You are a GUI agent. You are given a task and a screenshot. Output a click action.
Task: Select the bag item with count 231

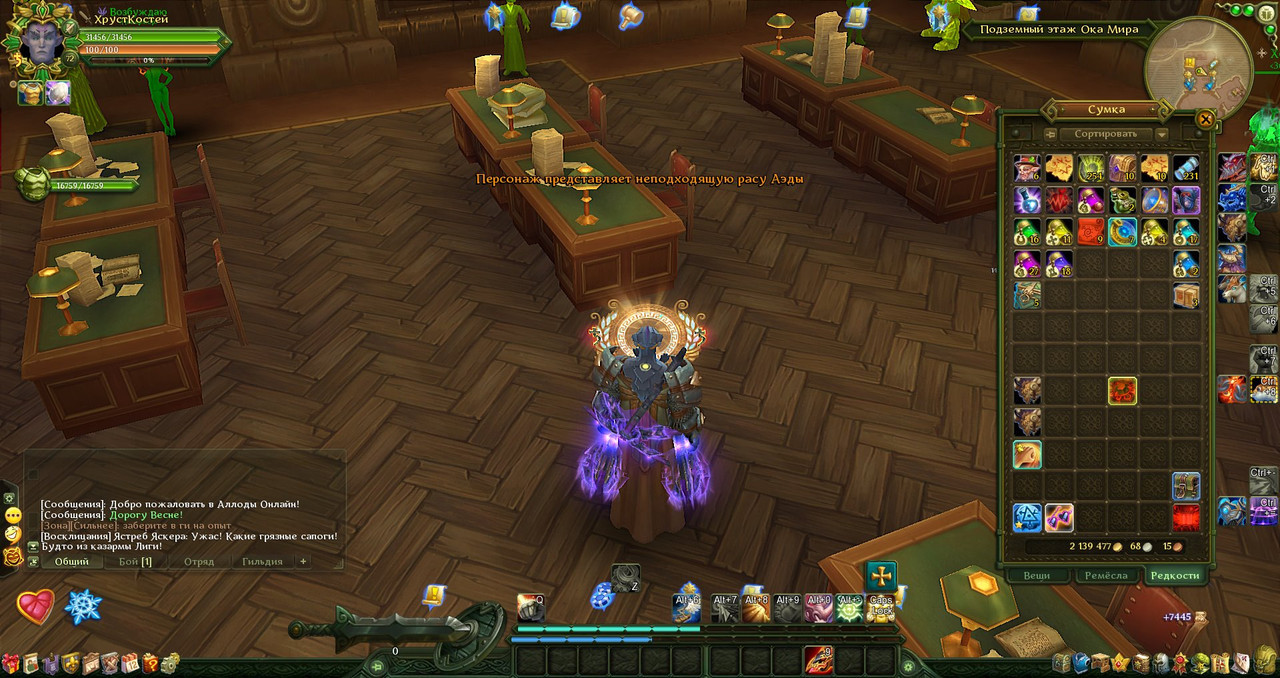pyautogui.click(x=1186, y=168)
